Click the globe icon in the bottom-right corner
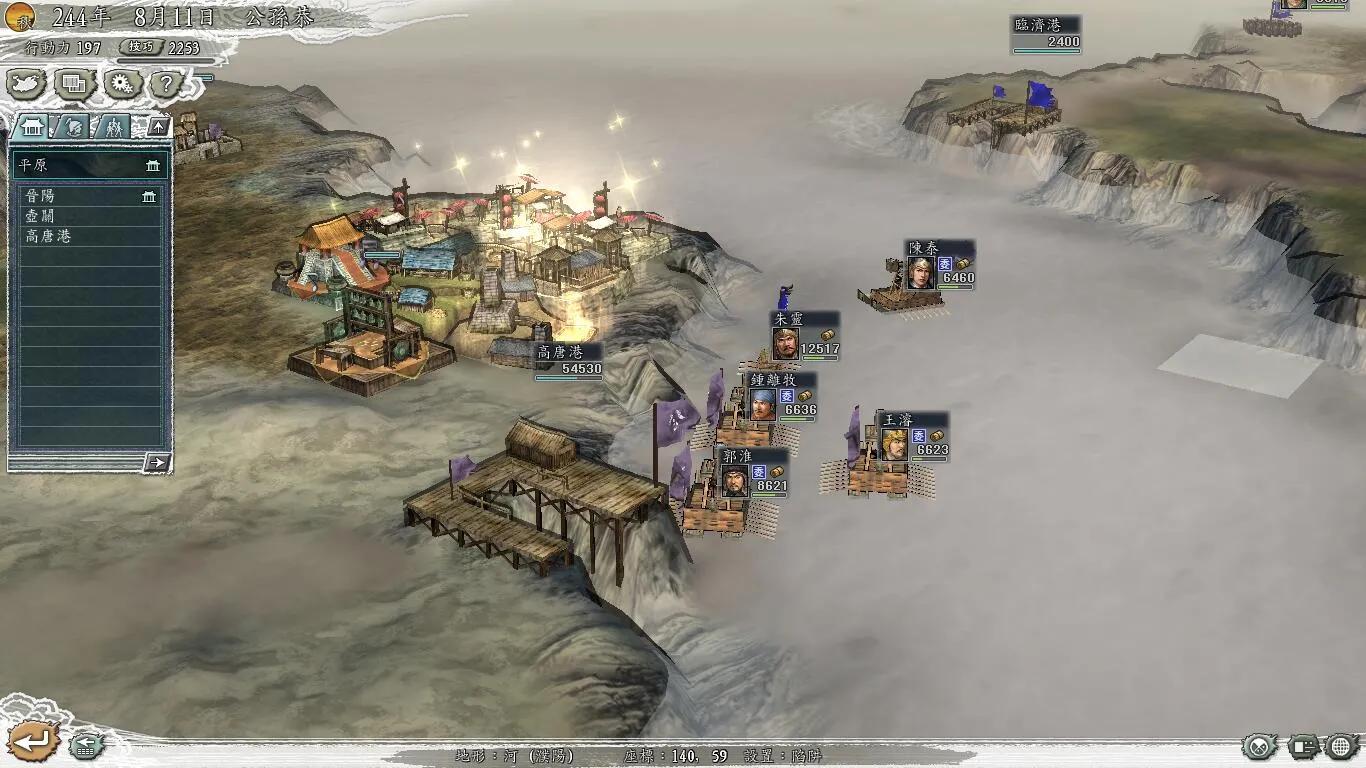Viewport: 1366px width, 768px height. click(x=1340, y=746)
